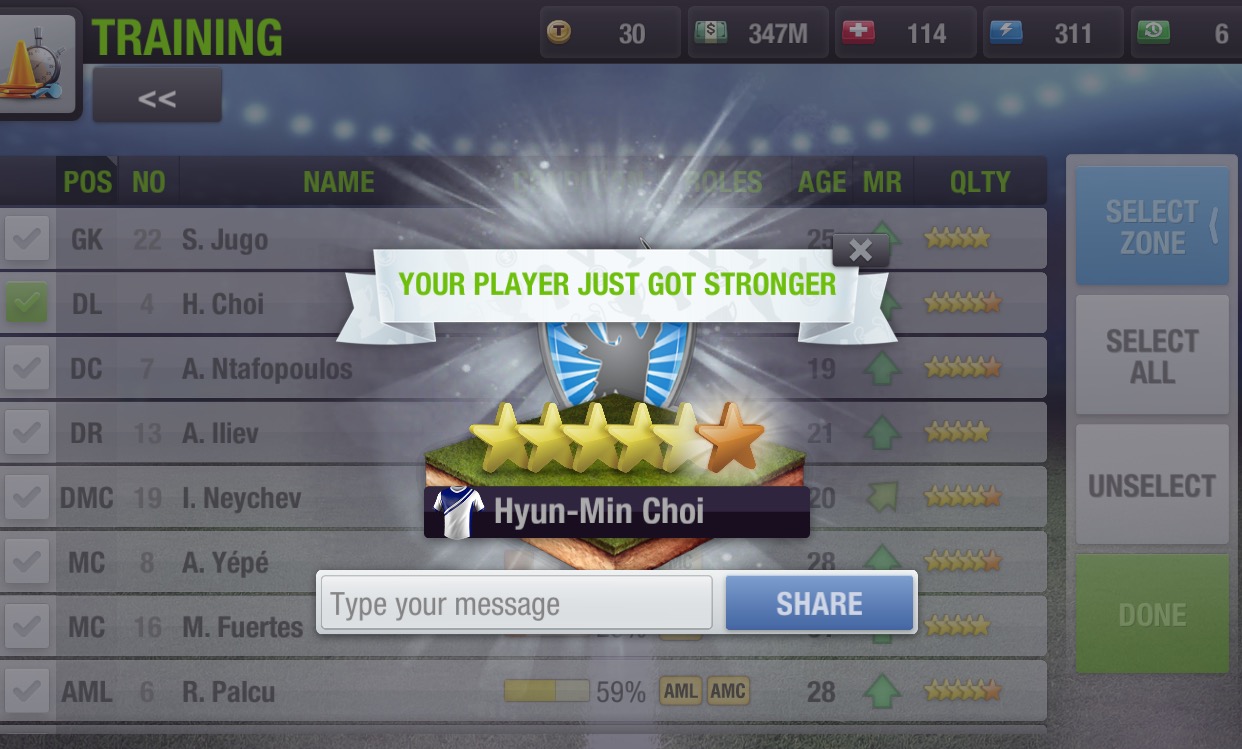This screenshot has width=1242, height=749.
Task: Tick the checkbox for R. Palcu
Action: [x=27, y=691]
